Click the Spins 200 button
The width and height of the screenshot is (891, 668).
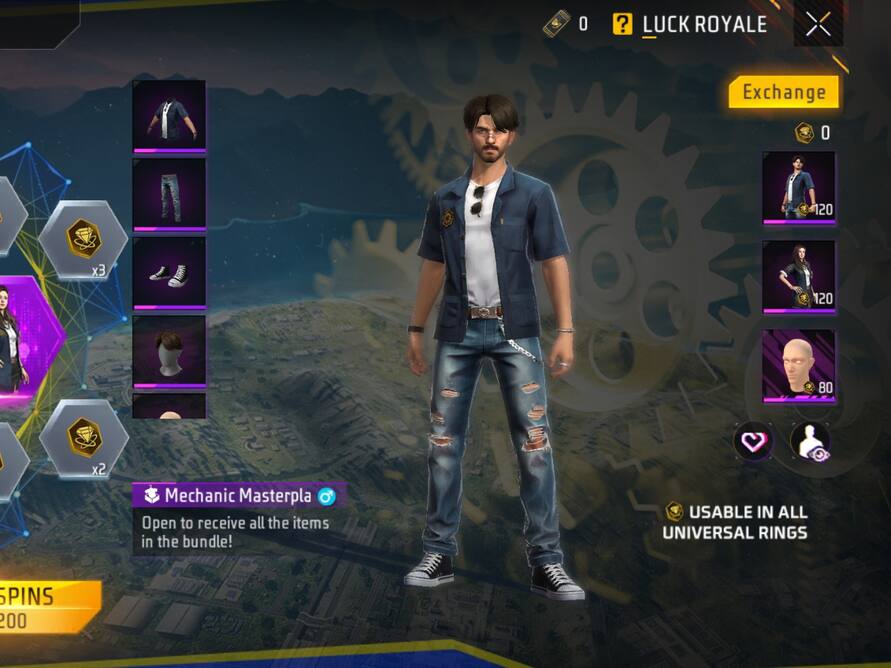point(45,607)
